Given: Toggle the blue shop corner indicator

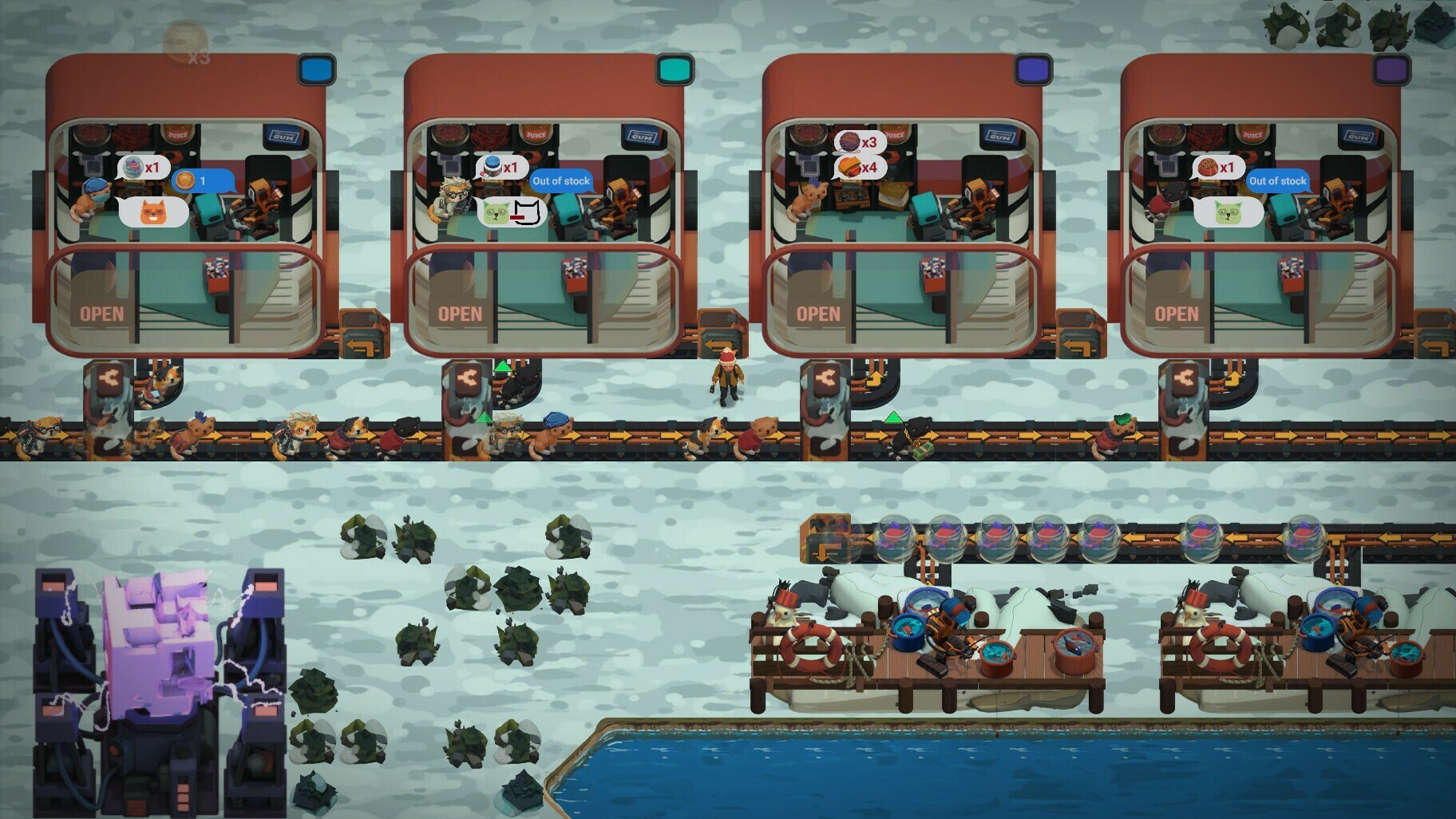Looking at the screenshot, I should click(x=315, y=70).
